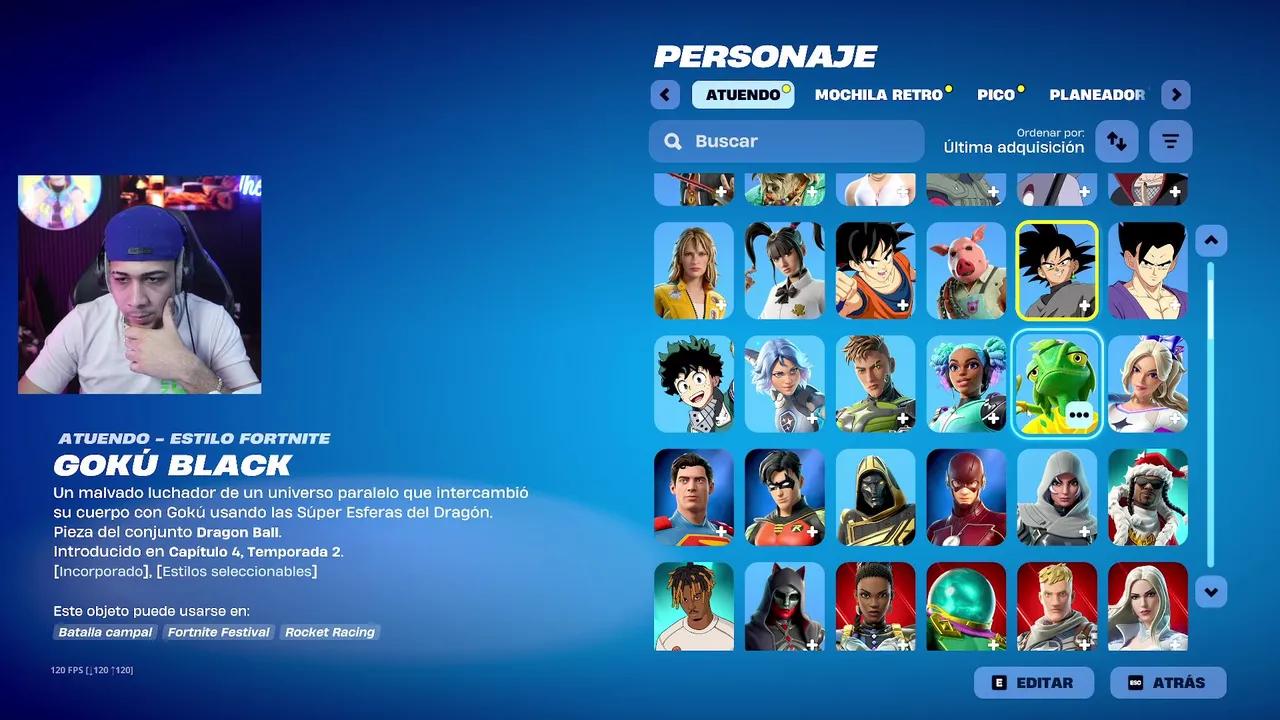Click the right arrow after PLANEADOR
This screenshot has width=1280, height=720.
(1176, 94)
